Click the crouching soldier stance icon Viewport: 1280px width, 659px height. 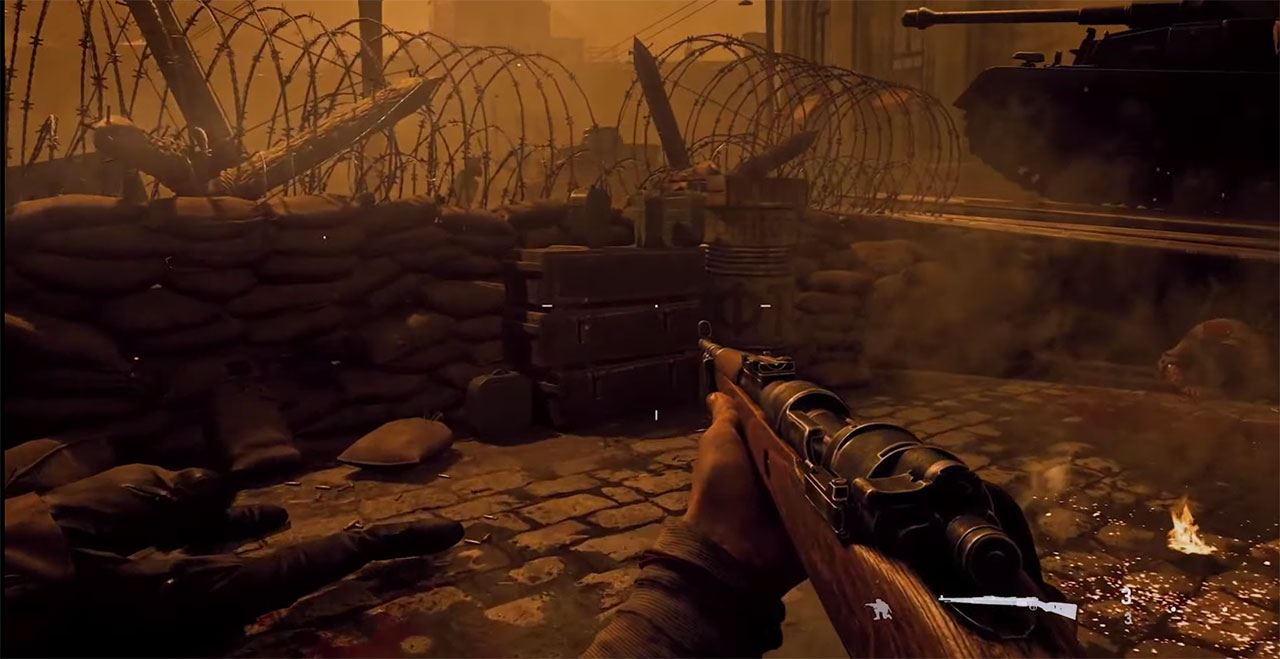coord(878,609)
